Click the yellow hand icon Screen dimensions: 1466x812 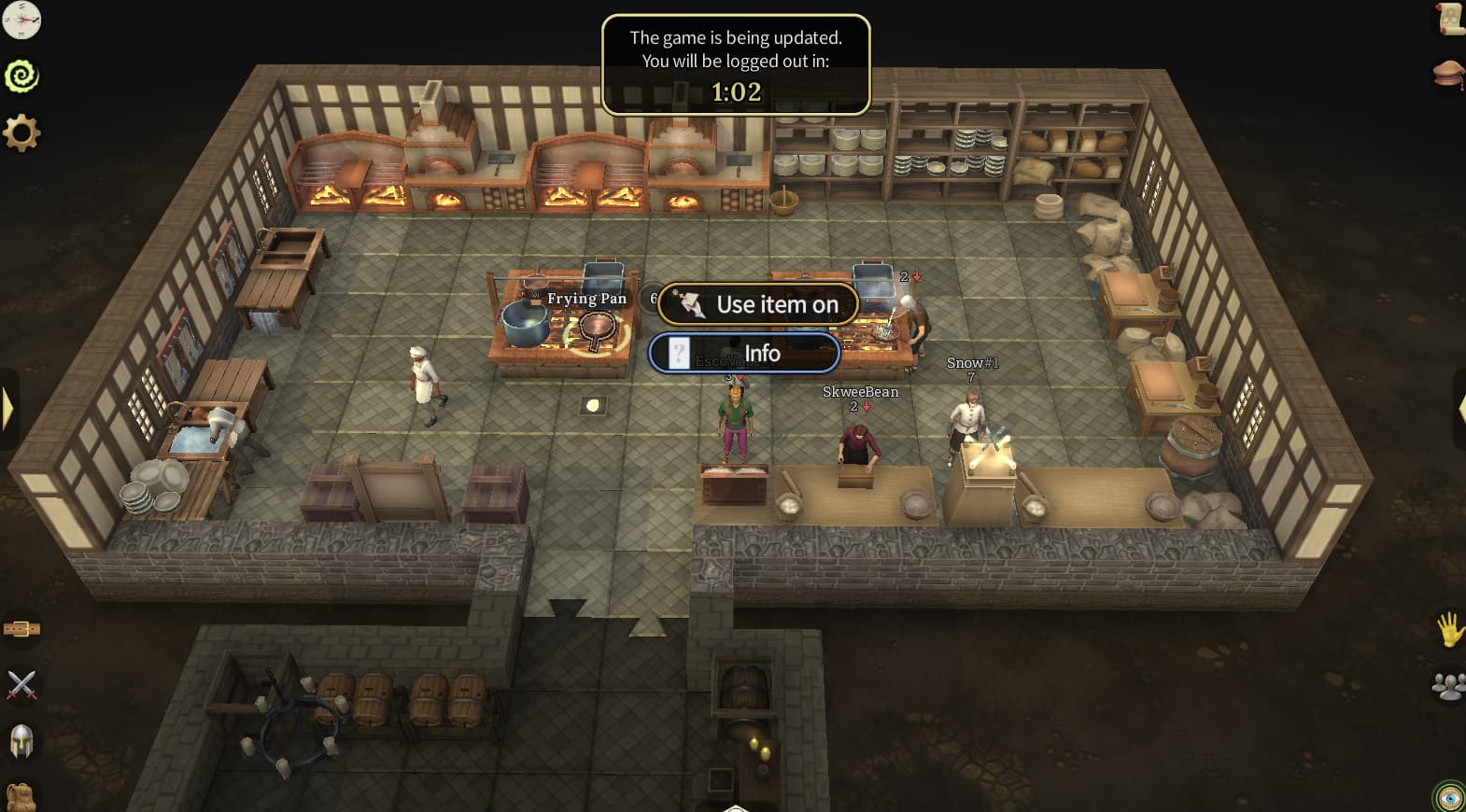tap(1449, 630)
